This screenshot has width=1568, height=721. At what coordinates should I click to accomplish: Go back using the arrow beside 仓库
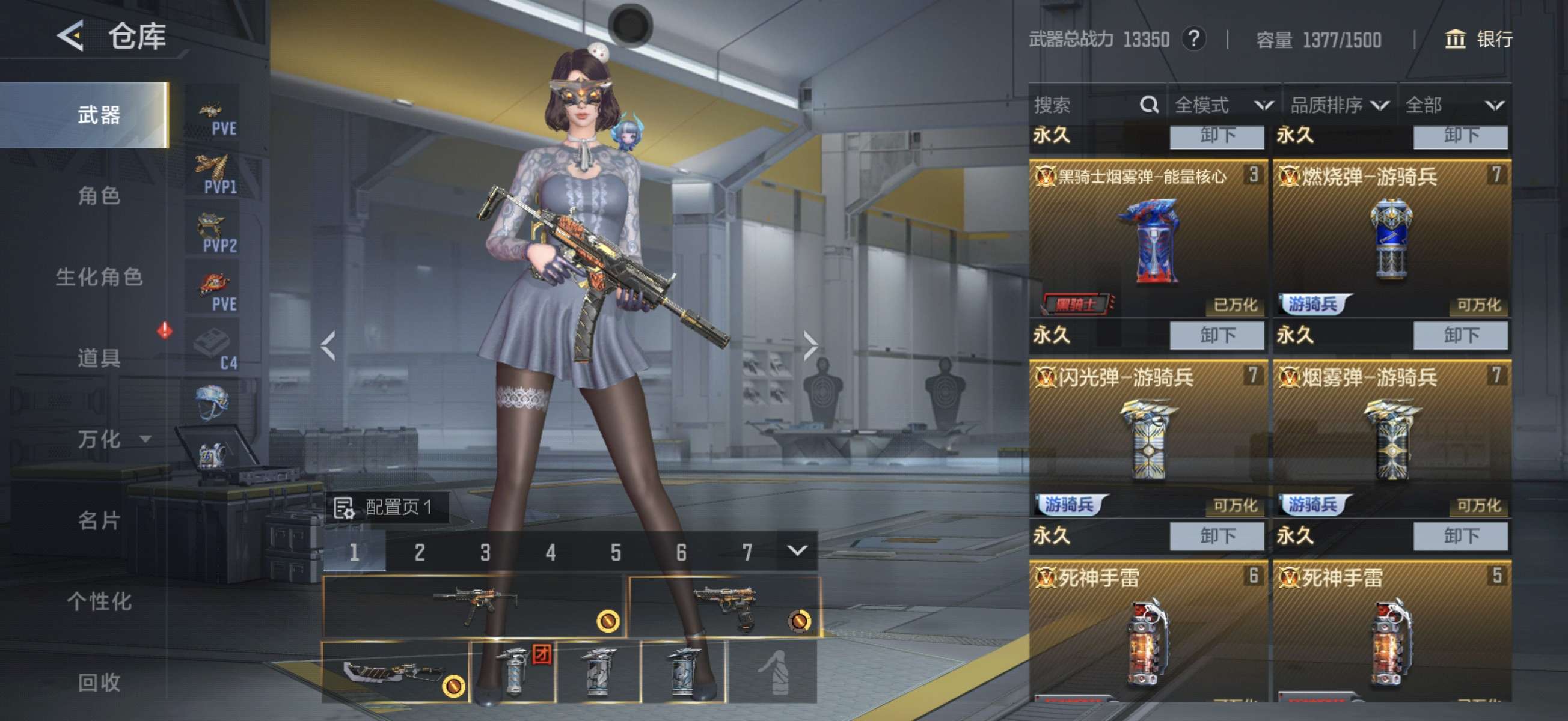(70, 36)
